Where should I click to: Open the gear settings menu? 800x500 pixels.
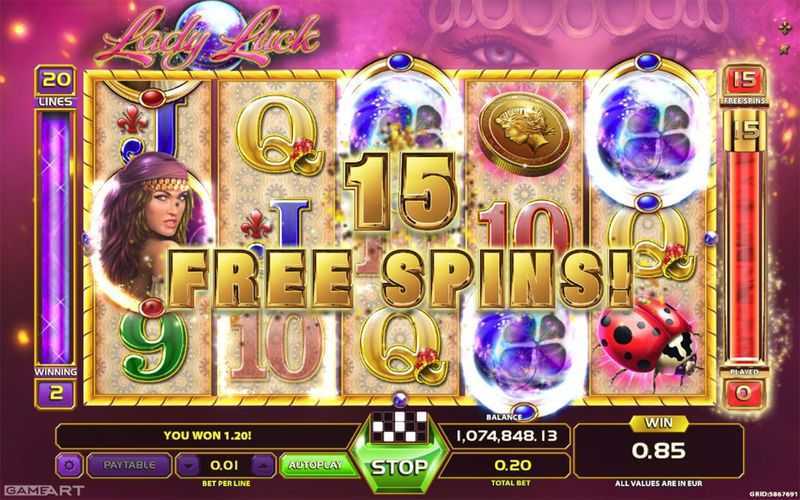pyautogui.click(x=70, y=465)
